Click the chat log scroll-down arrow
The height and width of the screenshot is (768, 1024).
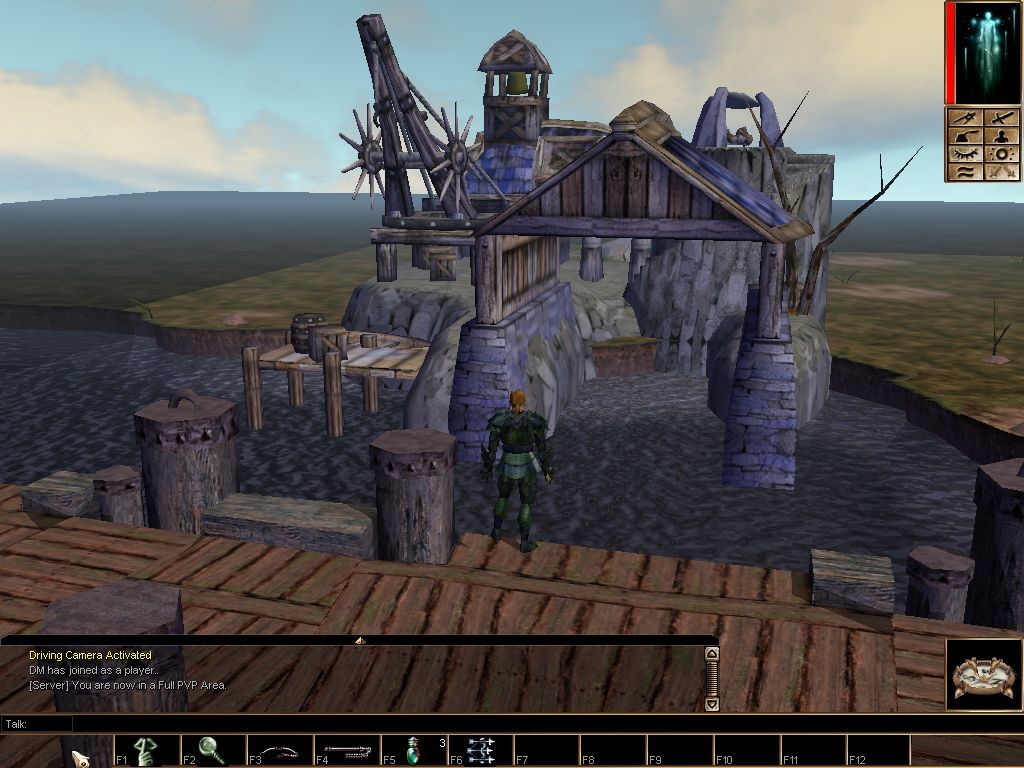click(712, 704)
